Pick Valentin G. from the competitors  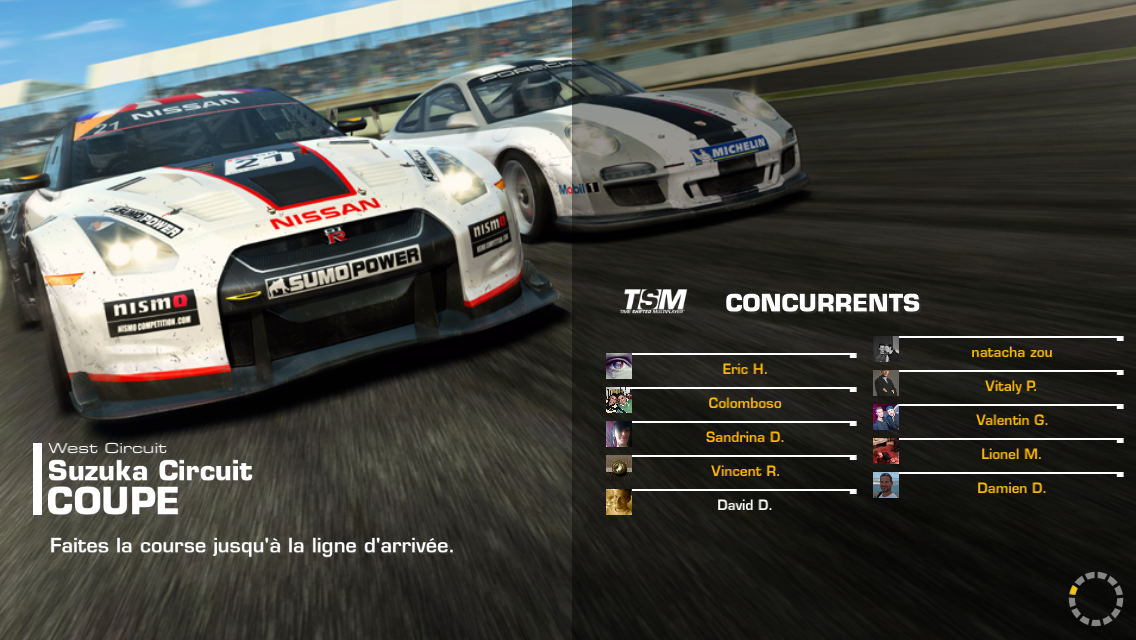tap(1011, 420)
